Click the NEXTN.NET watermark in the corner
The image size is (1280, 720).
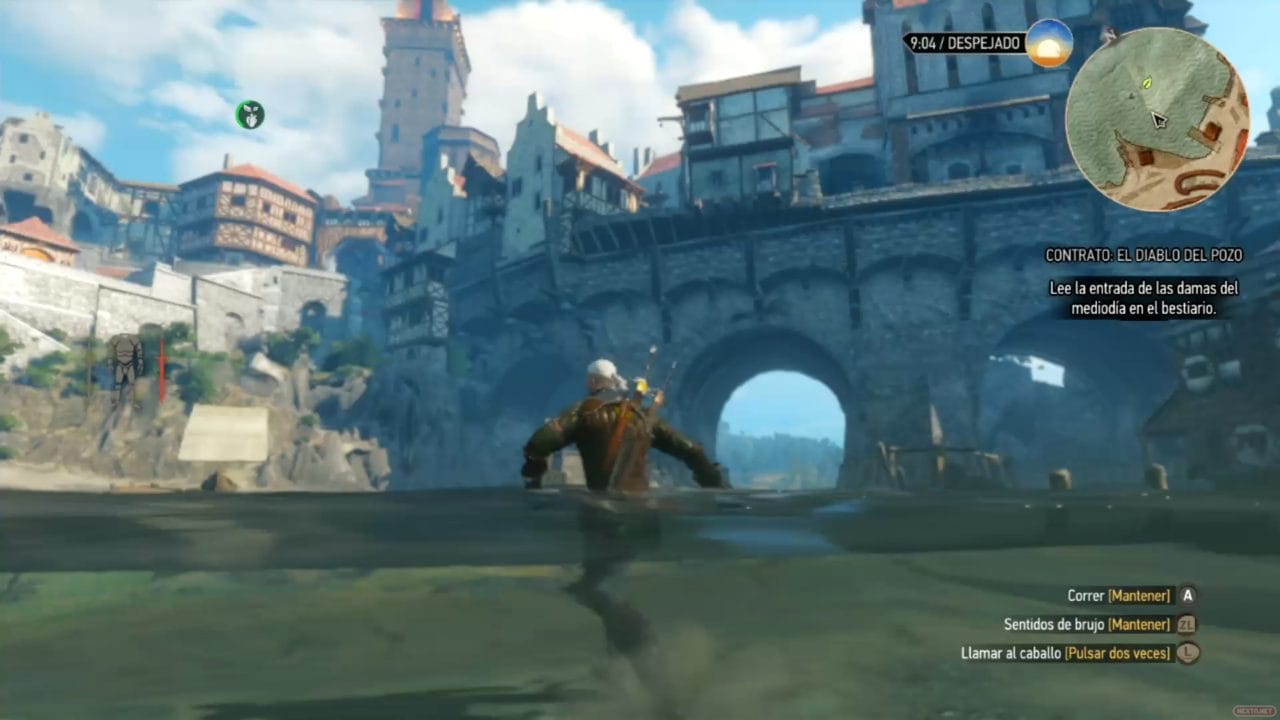click(x=1255, y=710)
